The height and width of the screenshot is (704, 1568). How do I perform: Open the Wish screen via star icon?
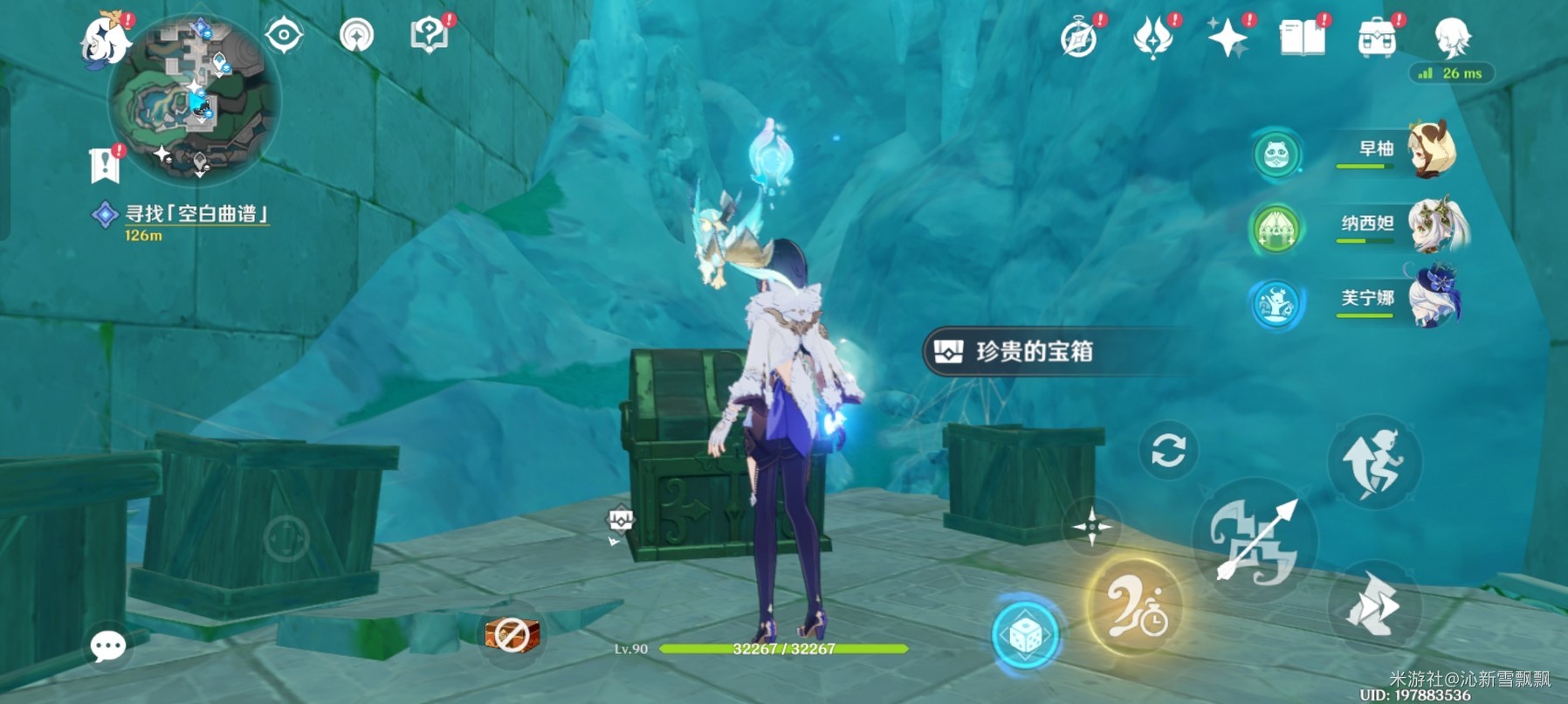[1228, 37]
